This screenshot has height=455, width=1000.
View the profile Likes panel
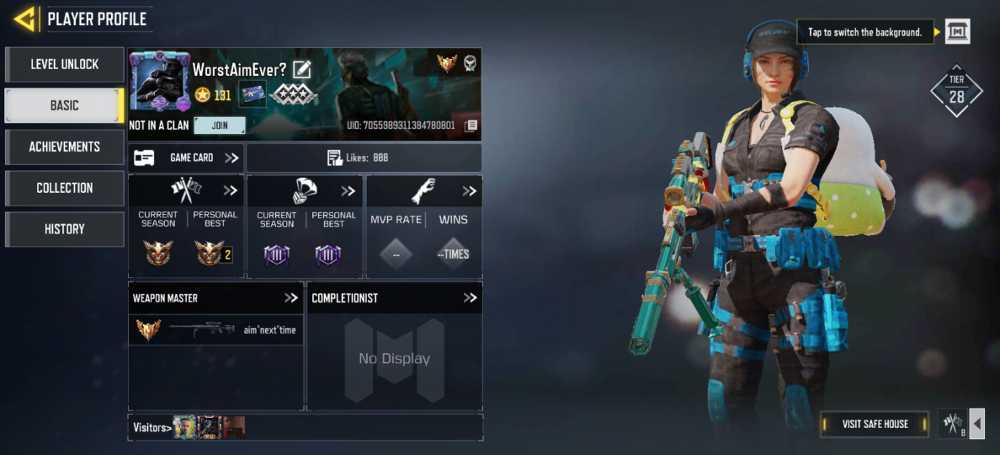[364, 158]
